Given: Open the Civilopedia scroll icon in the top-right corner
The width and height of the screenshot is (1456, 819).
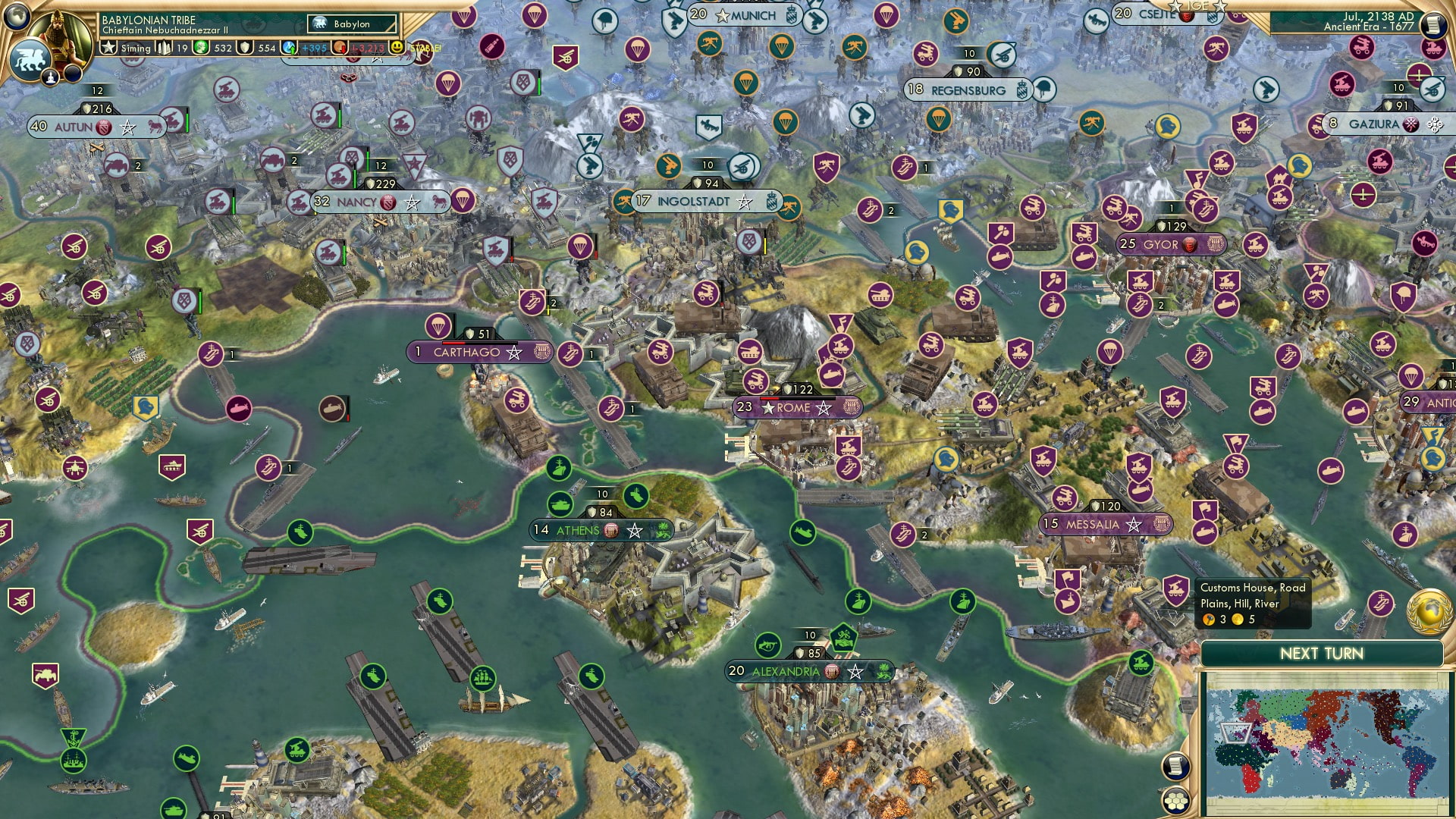Looking at the screenshot, I should pyautogui.click(x=1433, y=26).
